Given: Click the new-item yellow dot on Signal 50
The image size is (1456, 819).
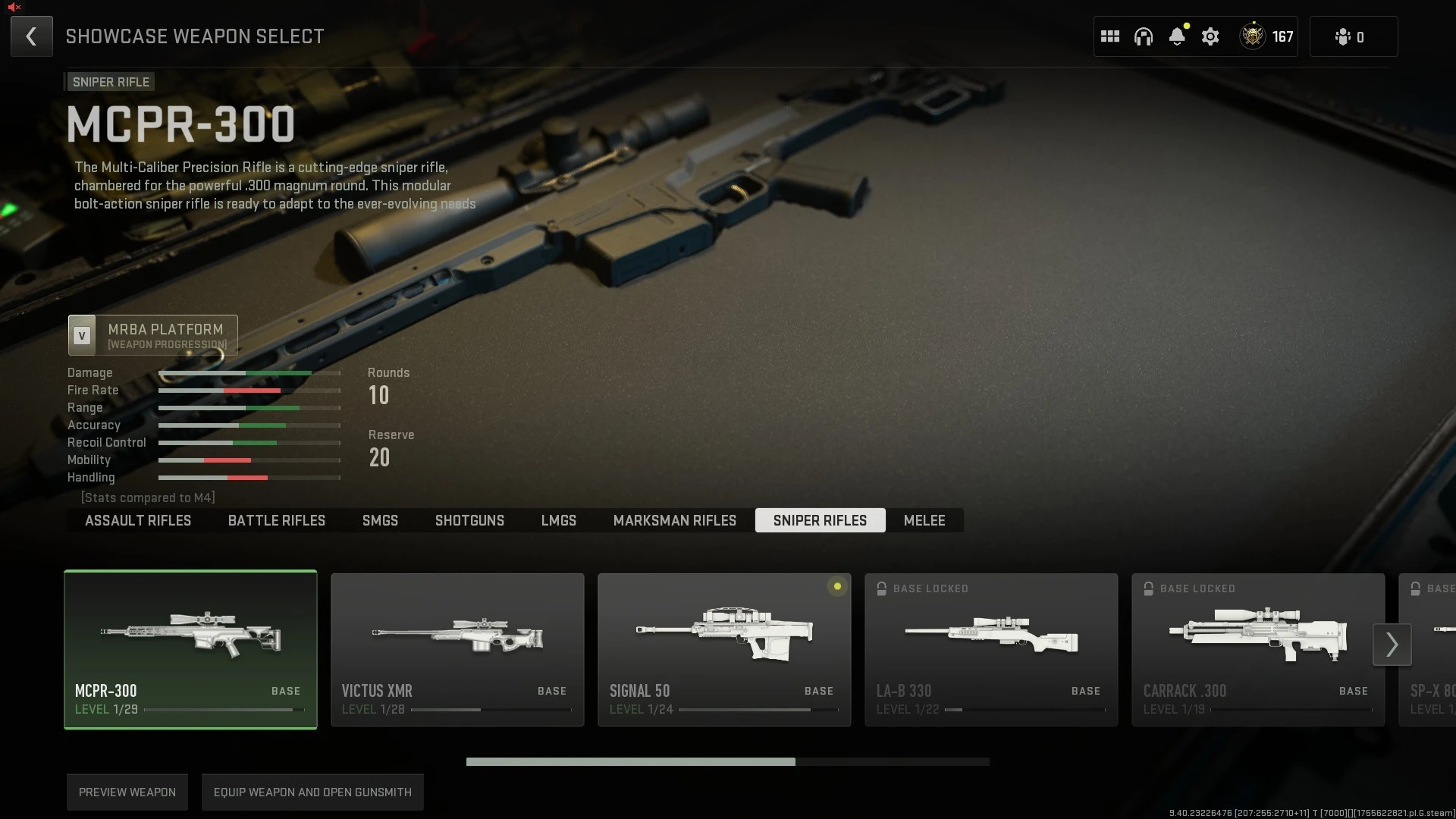Looking at the screenshot, I should [x=837, y=587].
